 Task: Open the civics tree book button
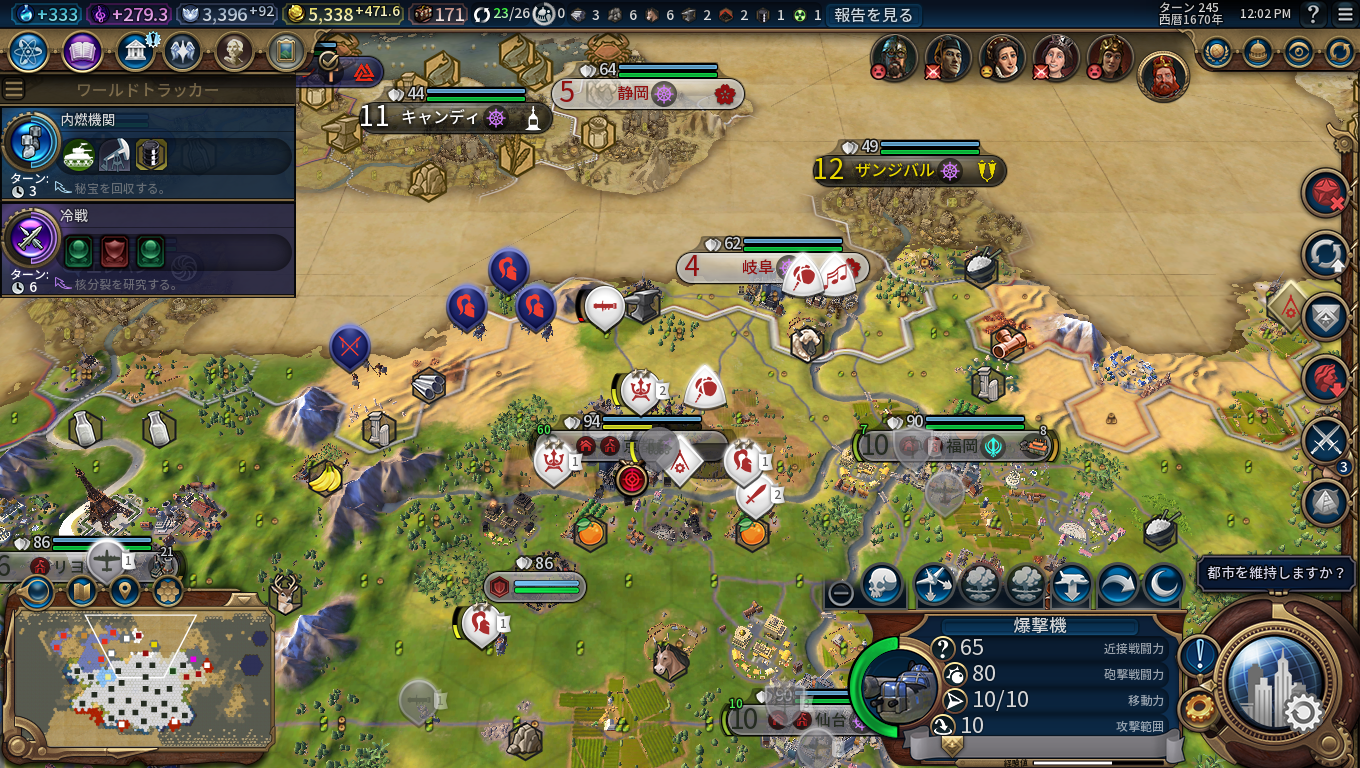coord(82,51)
